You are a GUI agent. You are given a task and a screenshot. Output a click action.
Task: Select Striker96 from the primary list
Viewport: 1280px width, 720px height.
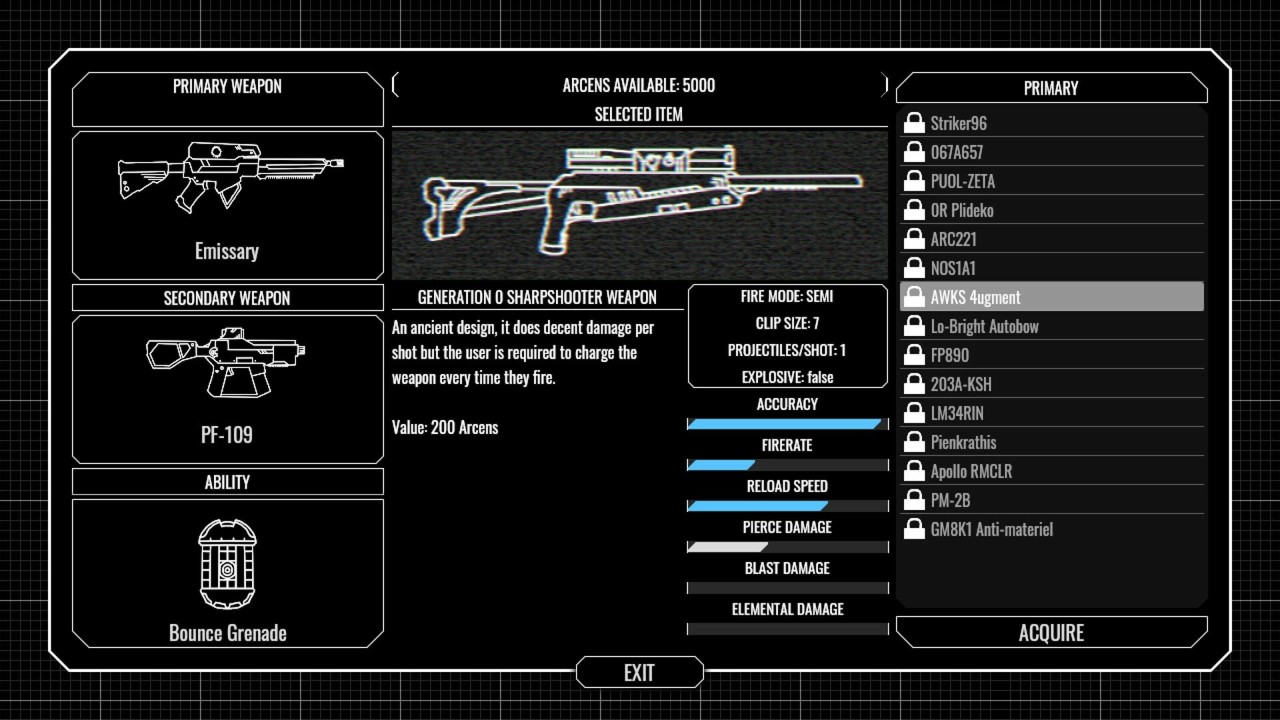pyautogui.click(x=1051, y=123)
